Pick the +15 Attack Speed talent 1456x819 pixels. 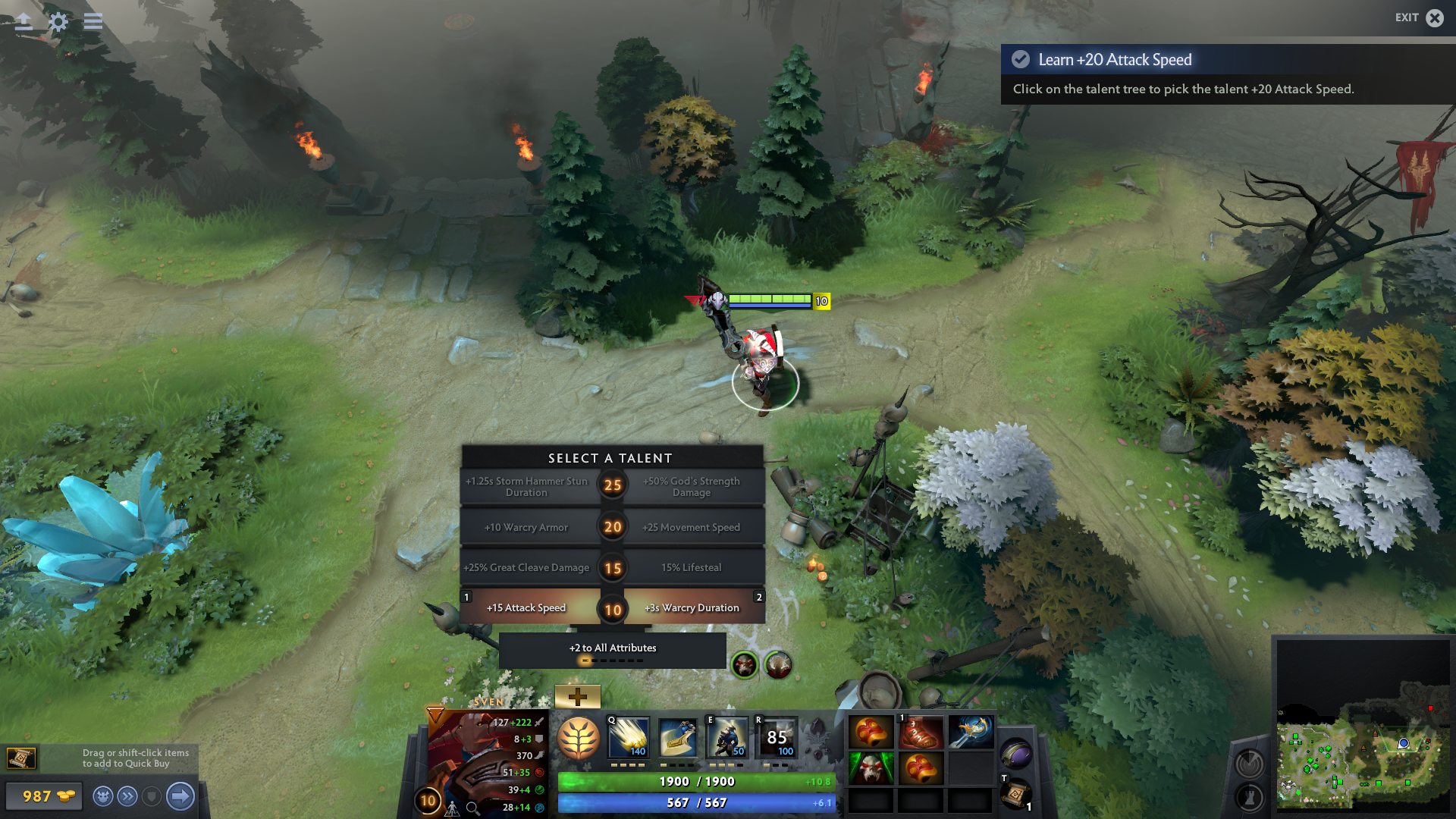click(526, 607)
